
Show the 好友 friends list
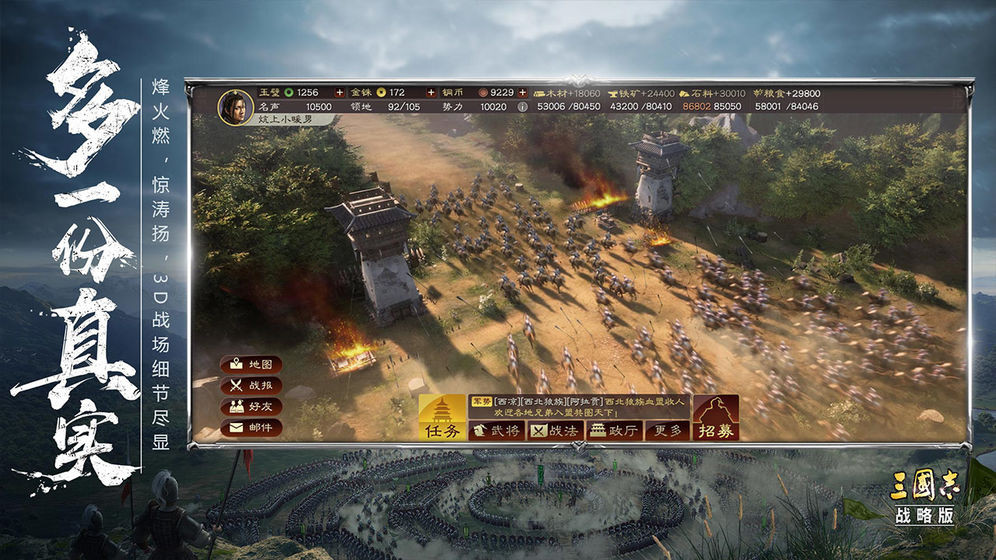[250, 406]
